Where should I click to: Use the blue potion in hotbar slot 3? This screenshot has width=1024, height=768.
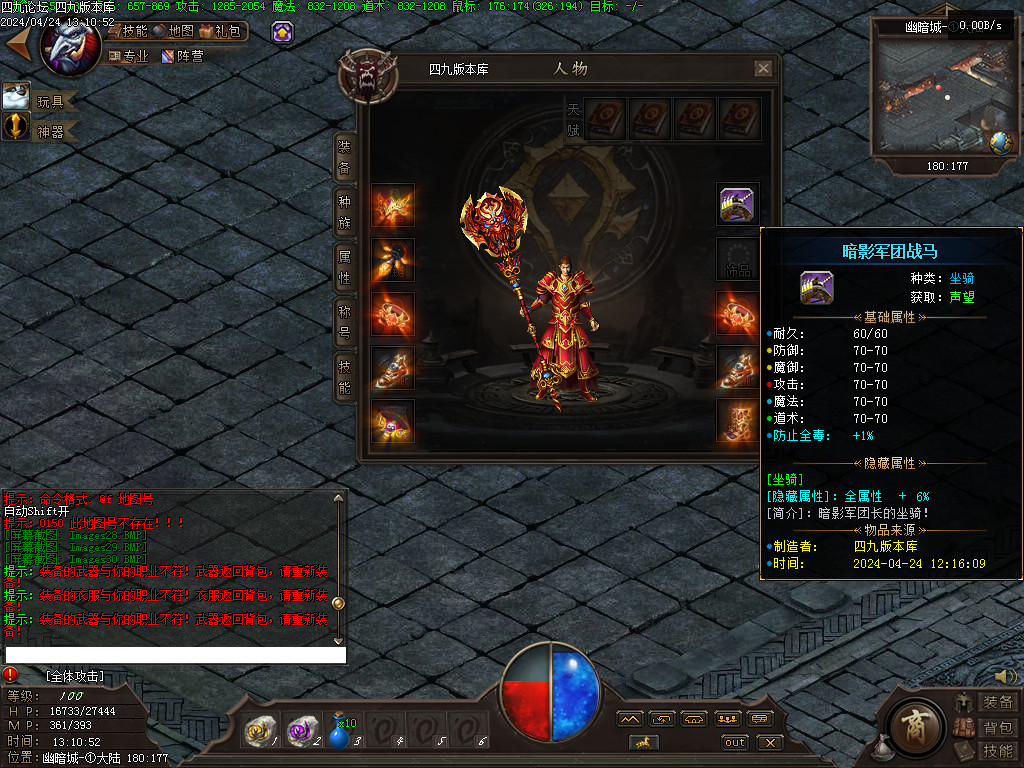tap(340, 735)
